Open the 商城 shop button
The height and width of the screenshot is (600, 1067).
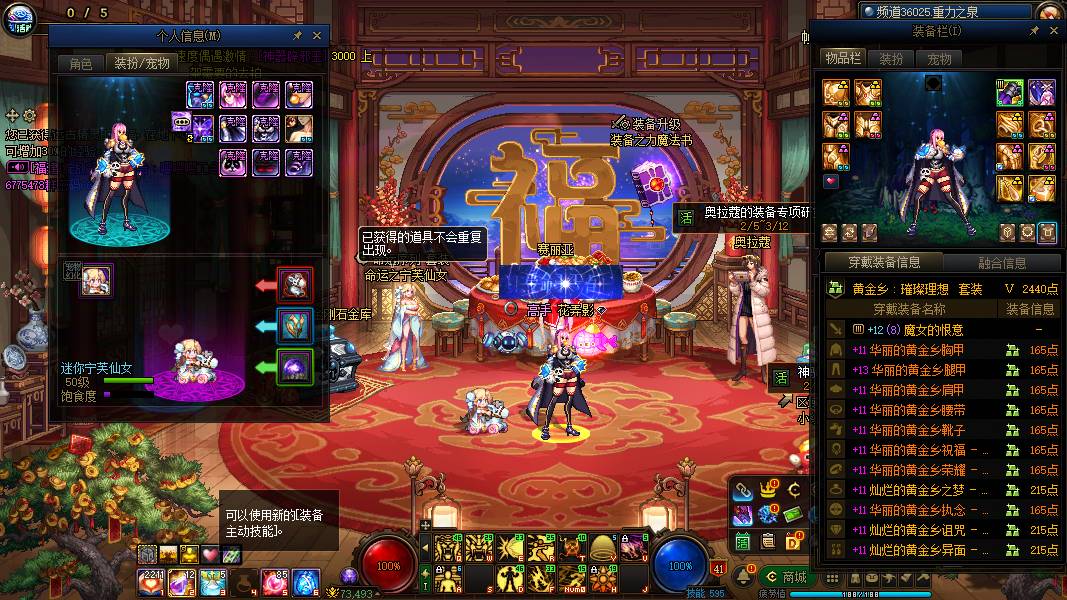click(x=786, y=577)
